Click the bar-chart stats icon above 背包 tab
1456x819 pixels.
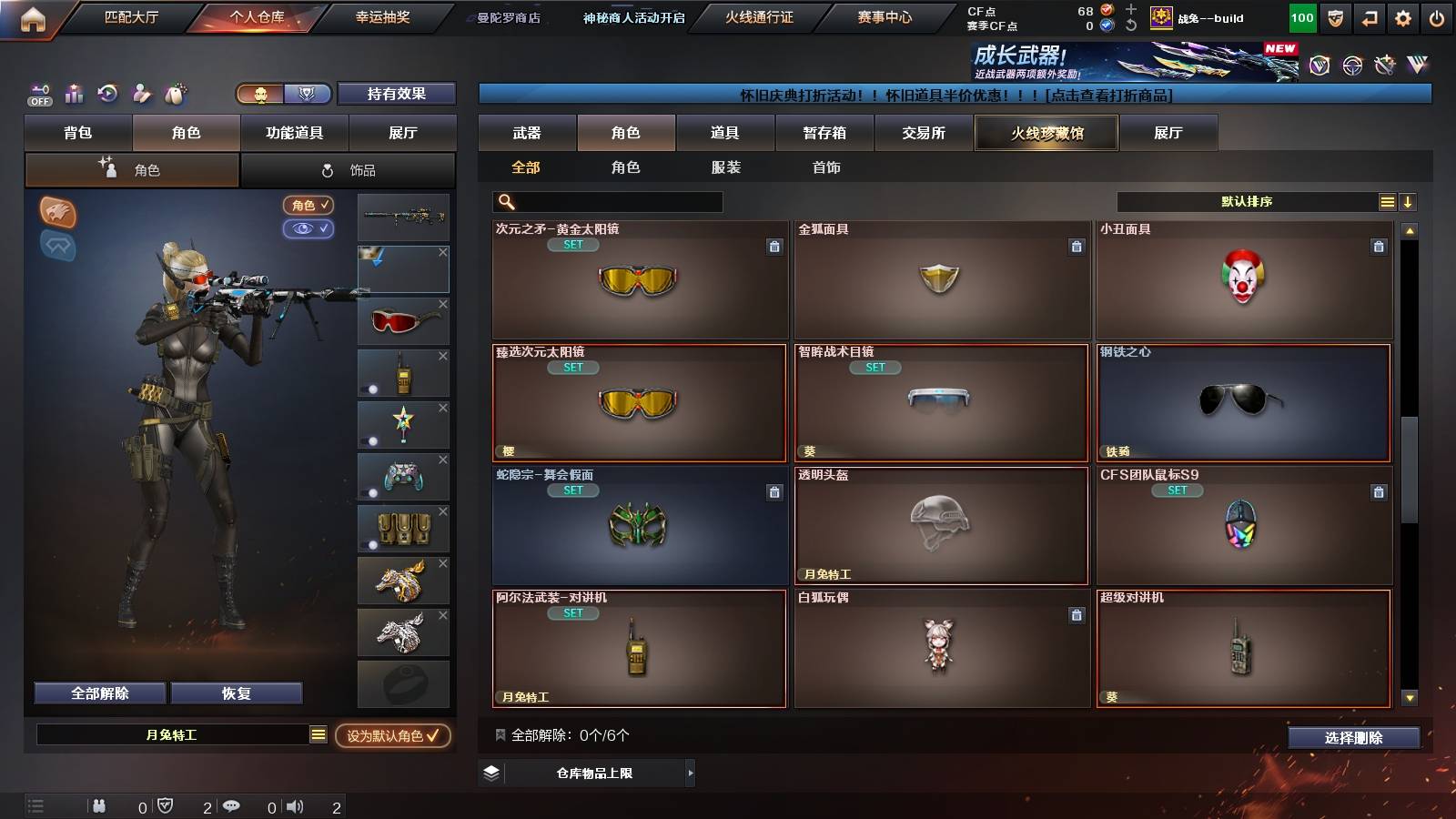75,94
